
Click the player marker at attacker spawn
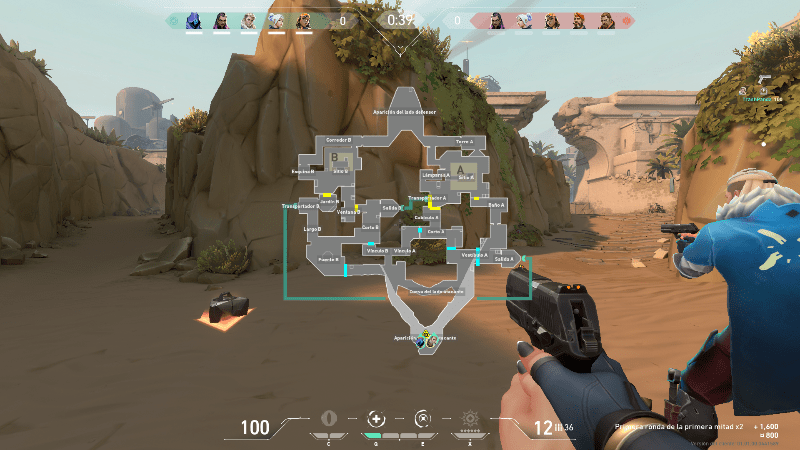427,338
